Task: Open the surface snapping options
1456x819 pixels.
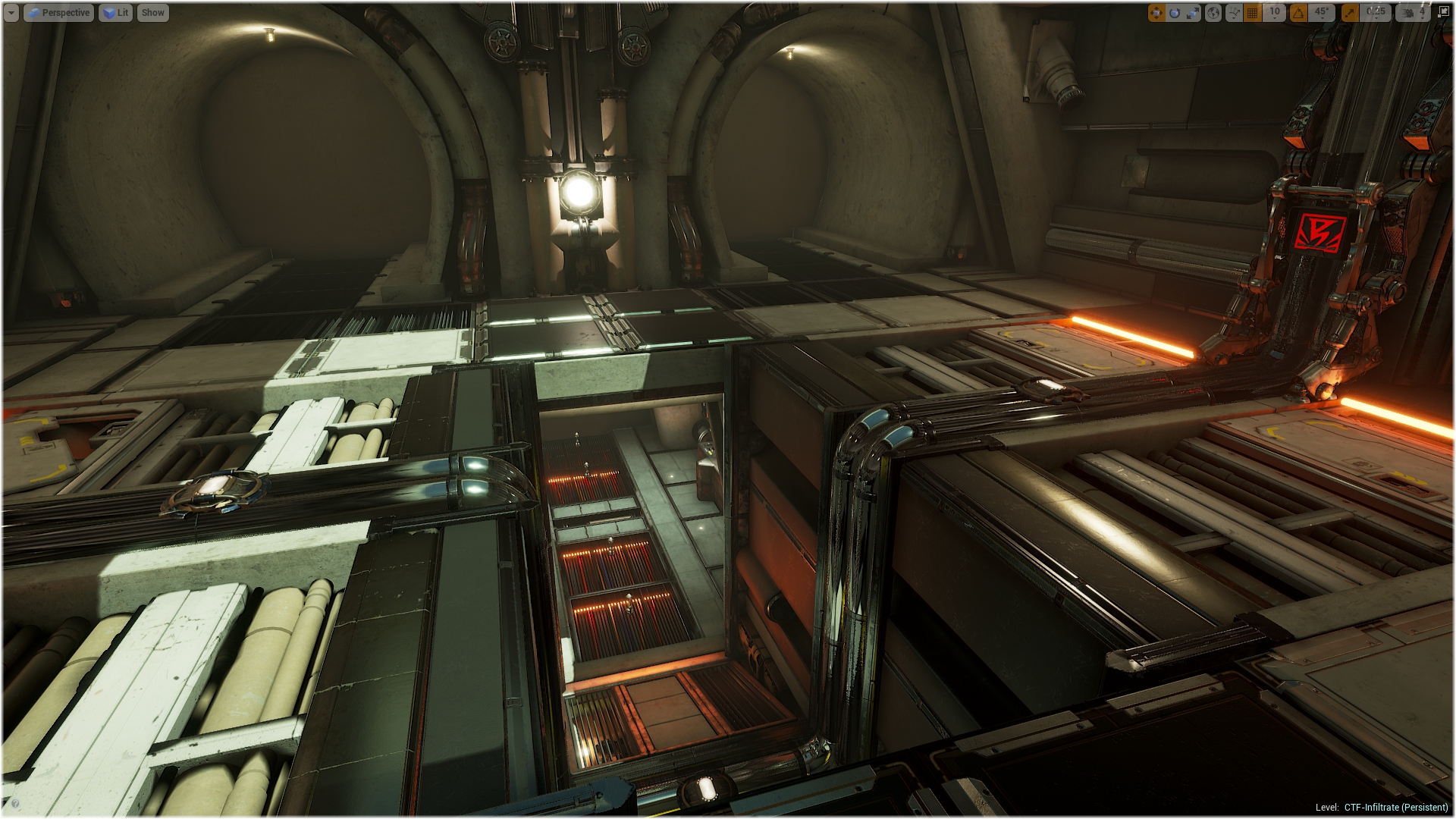Action: (1234, 13)
